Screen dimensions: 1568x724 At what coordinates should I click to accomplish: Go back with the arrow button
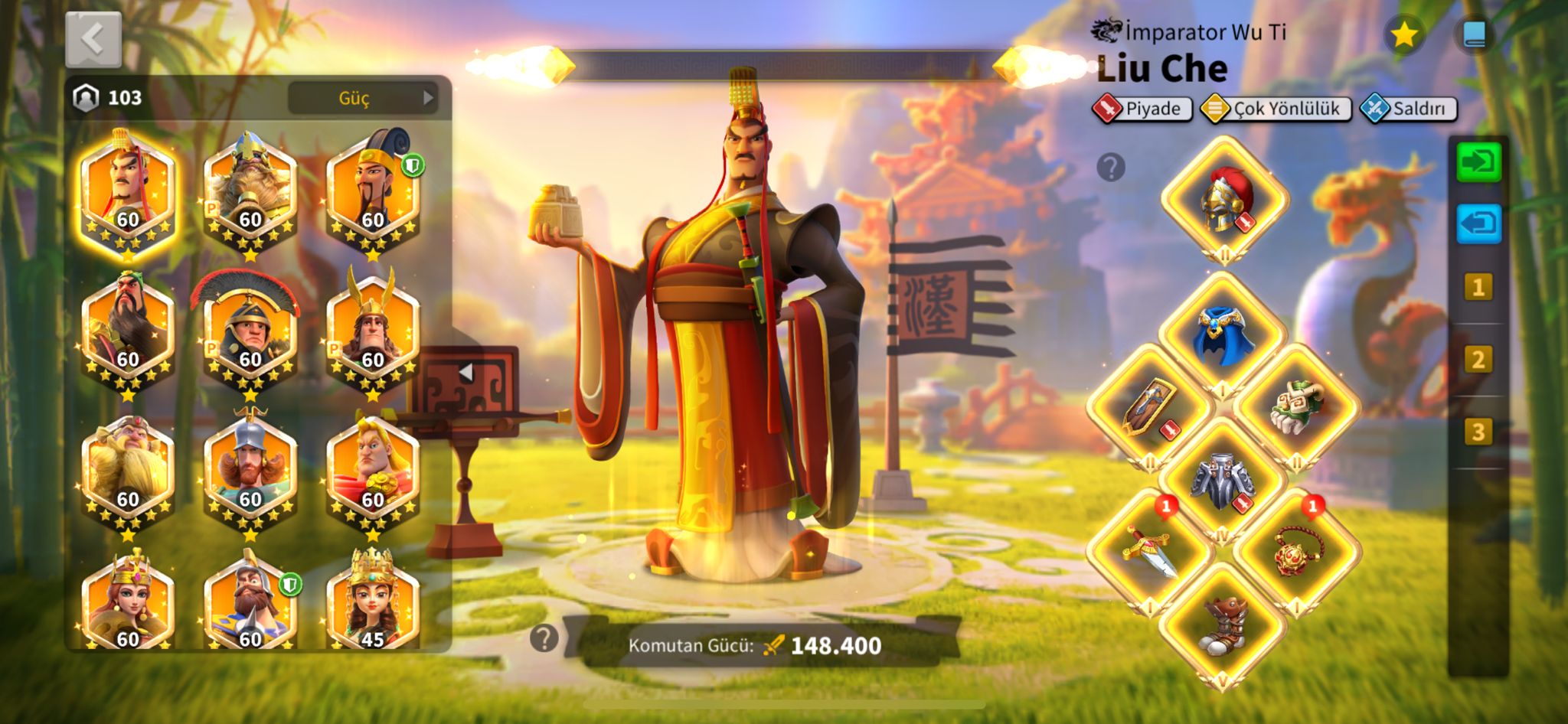click(93, 40)
